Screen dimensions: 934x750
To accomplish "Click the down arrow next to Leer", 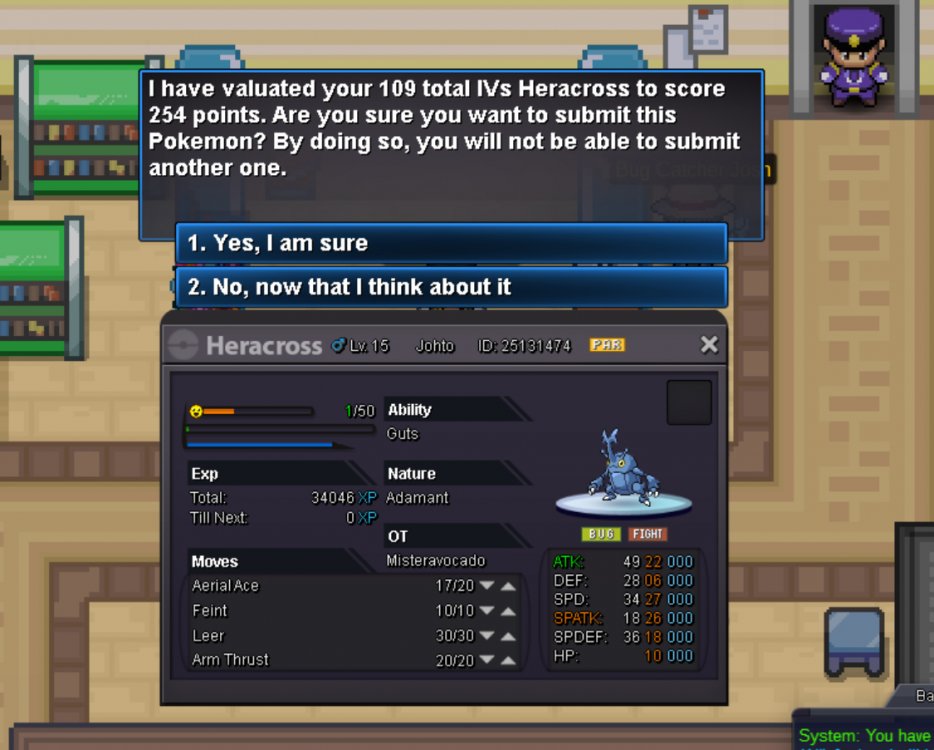I will tap(487, 636).
